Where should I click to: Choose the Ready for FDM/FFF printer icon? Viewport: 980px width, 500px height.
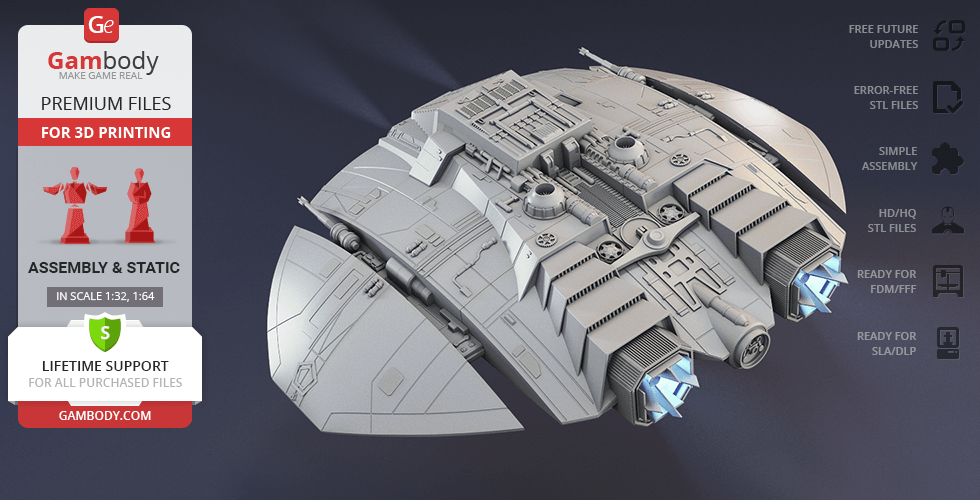pyautogui.click(x=947, y=281)
